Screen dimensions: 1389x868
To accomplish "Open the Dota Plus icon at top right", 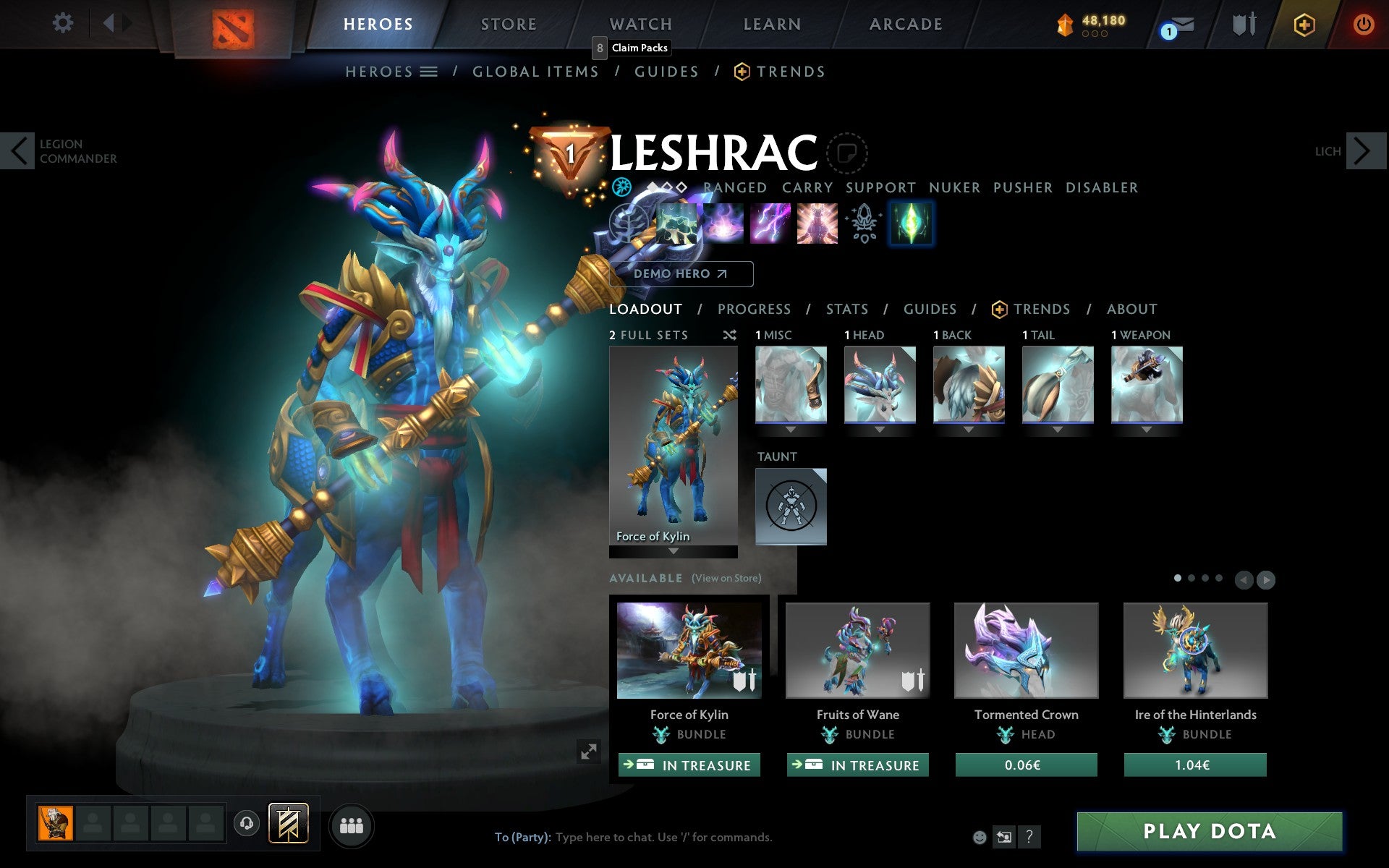I will coord(1304,23).
